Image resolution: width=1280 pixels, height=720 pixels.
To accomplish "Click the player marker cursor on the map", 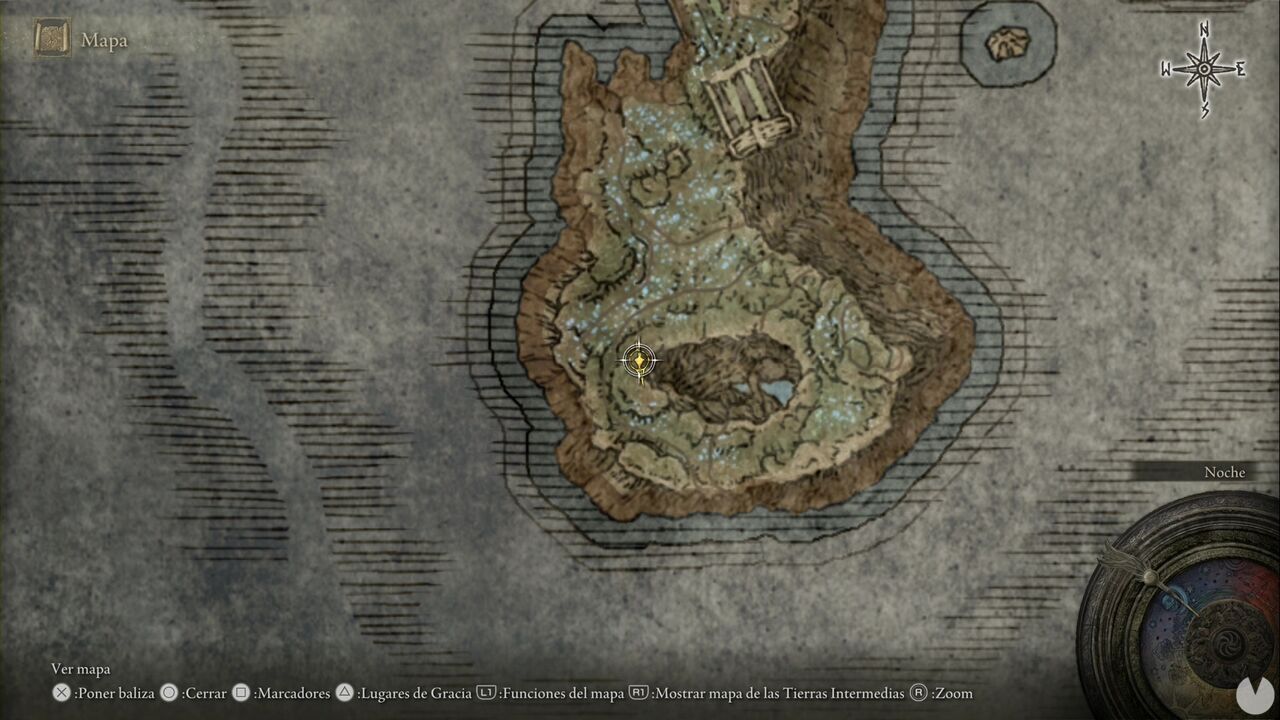I will tap(639, 361).
